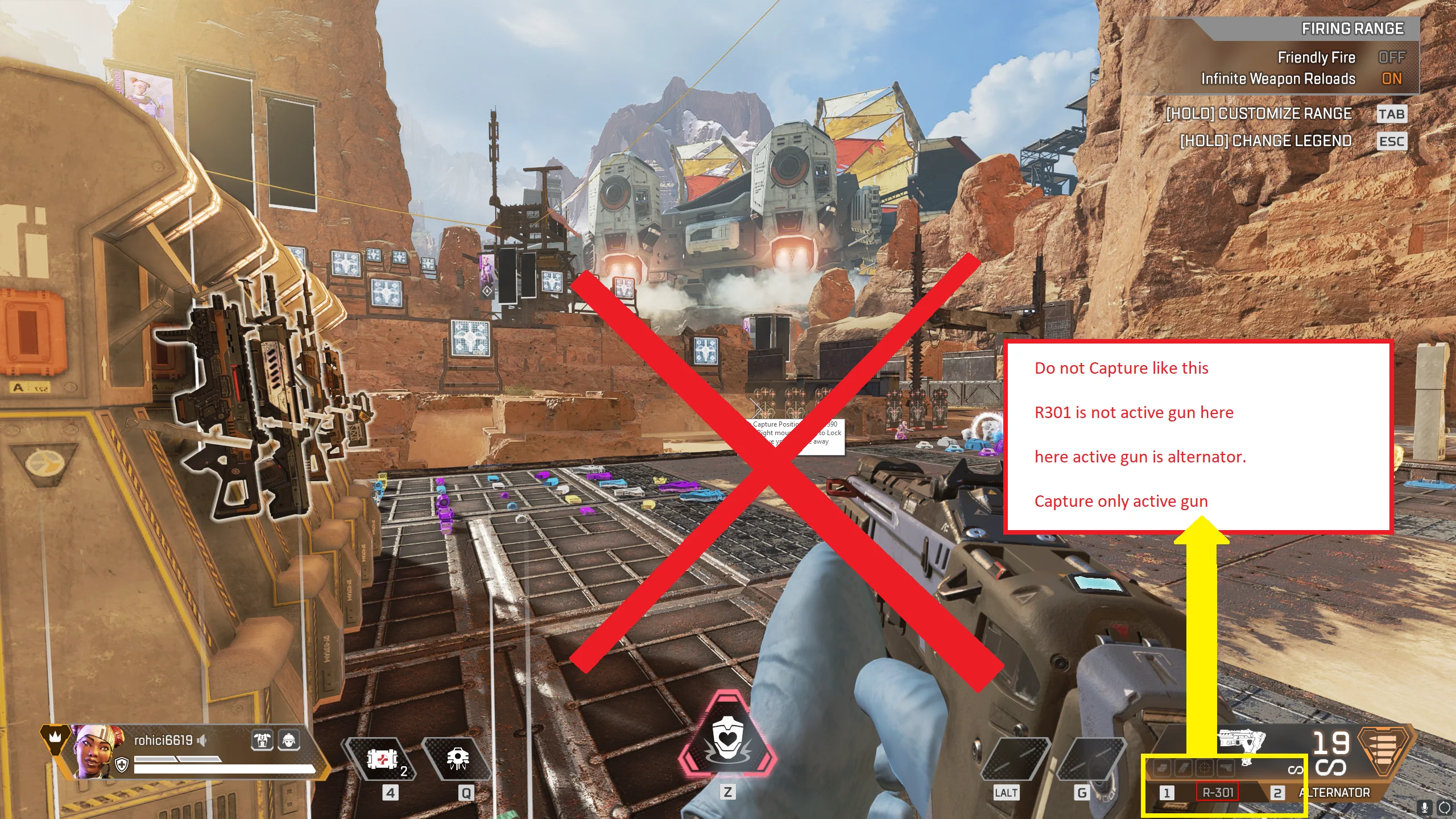Viewport: 1456px width, 819px height.
Task: Click the optic attachment slot
Action: pos(1204,768)
